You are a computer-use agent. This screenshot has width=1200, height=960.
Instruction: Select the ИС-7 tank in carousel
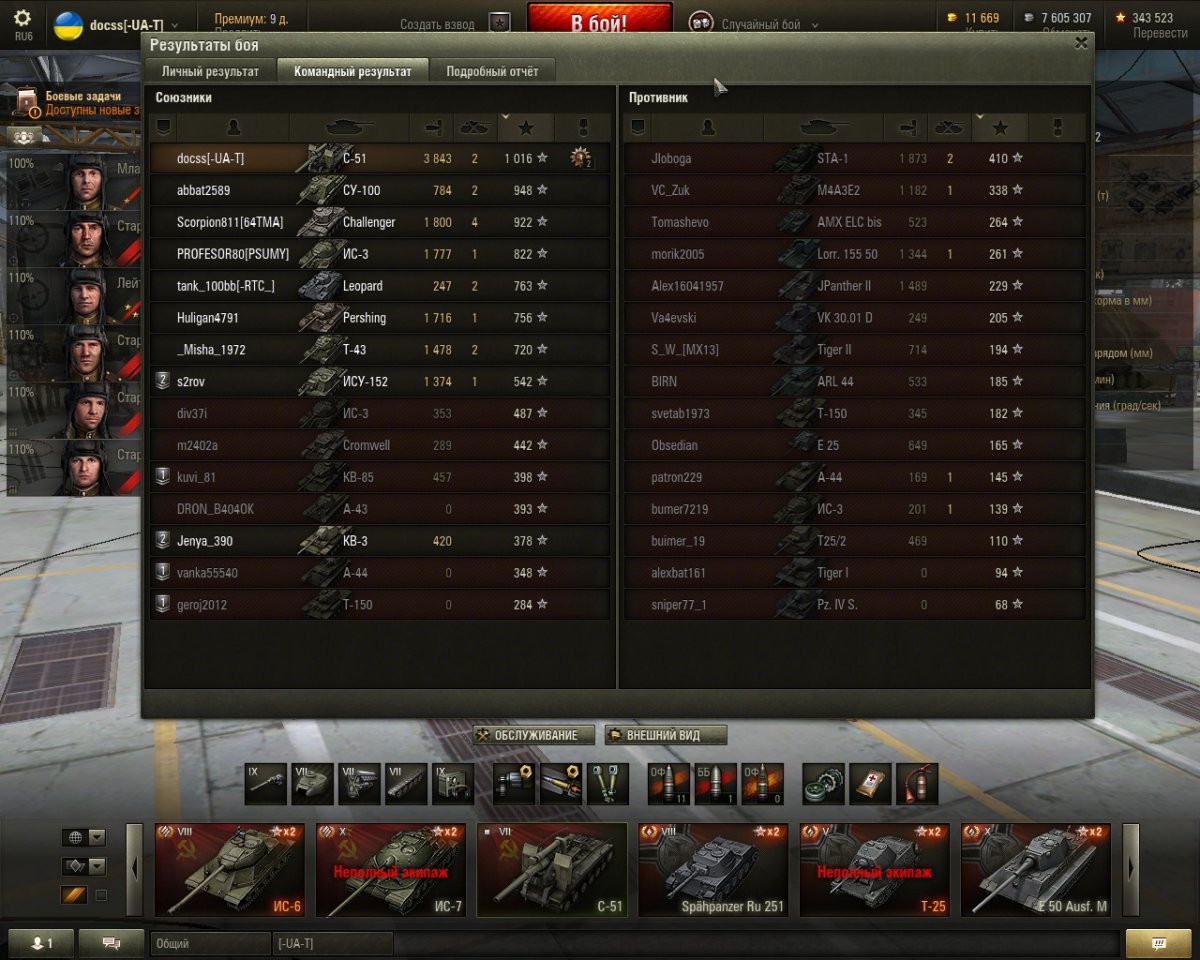[x=391, y=870]
